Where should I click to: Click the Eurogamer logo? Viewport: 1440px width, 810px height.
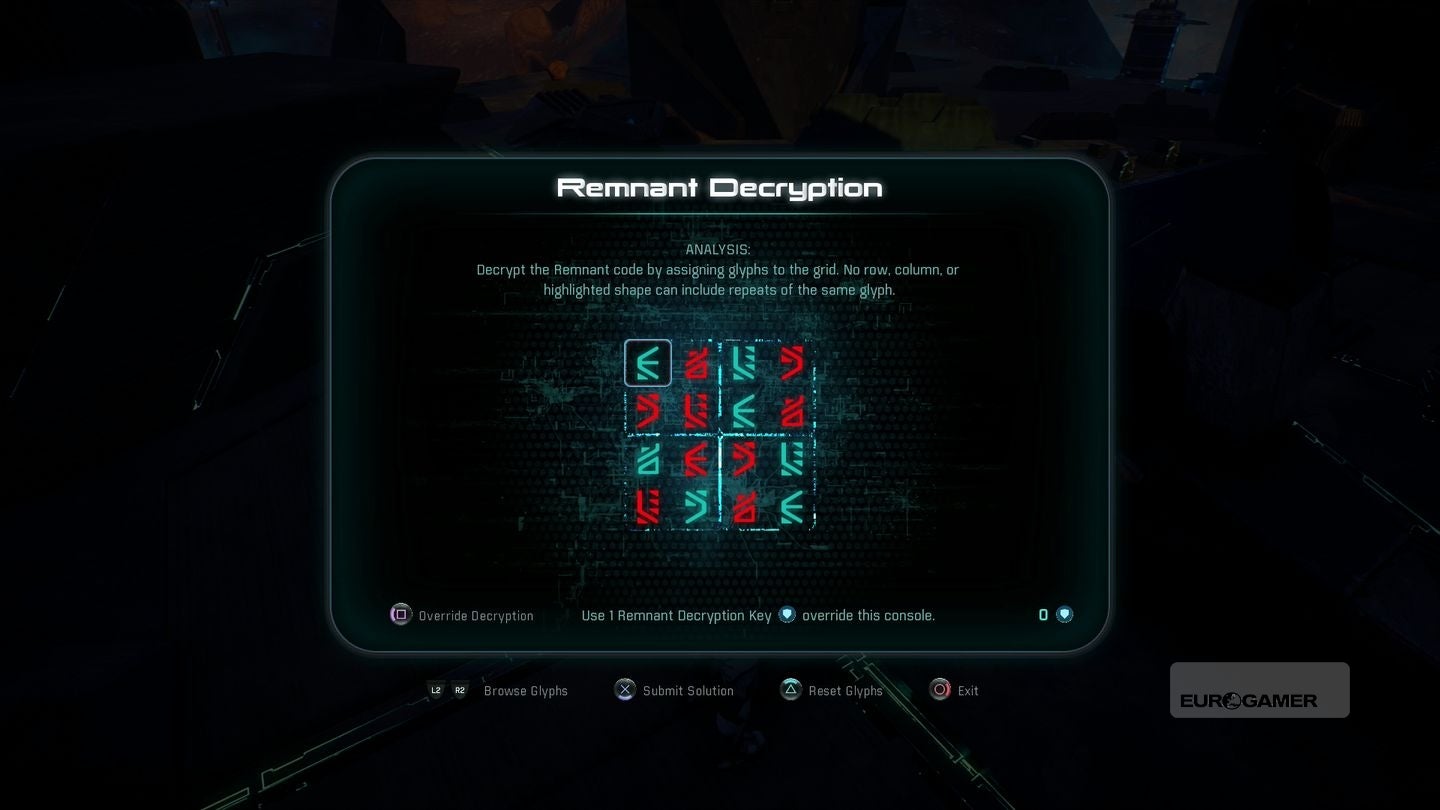click(x=1258, y=690)
